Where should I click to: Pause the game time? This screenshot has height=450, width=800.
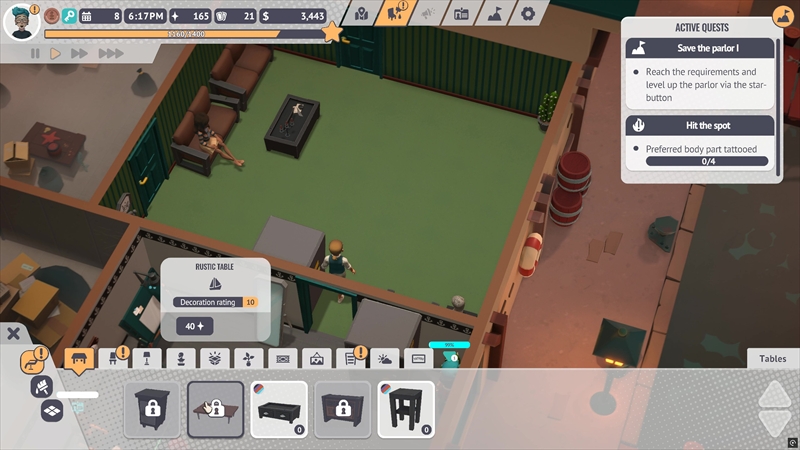pos(36,53)
